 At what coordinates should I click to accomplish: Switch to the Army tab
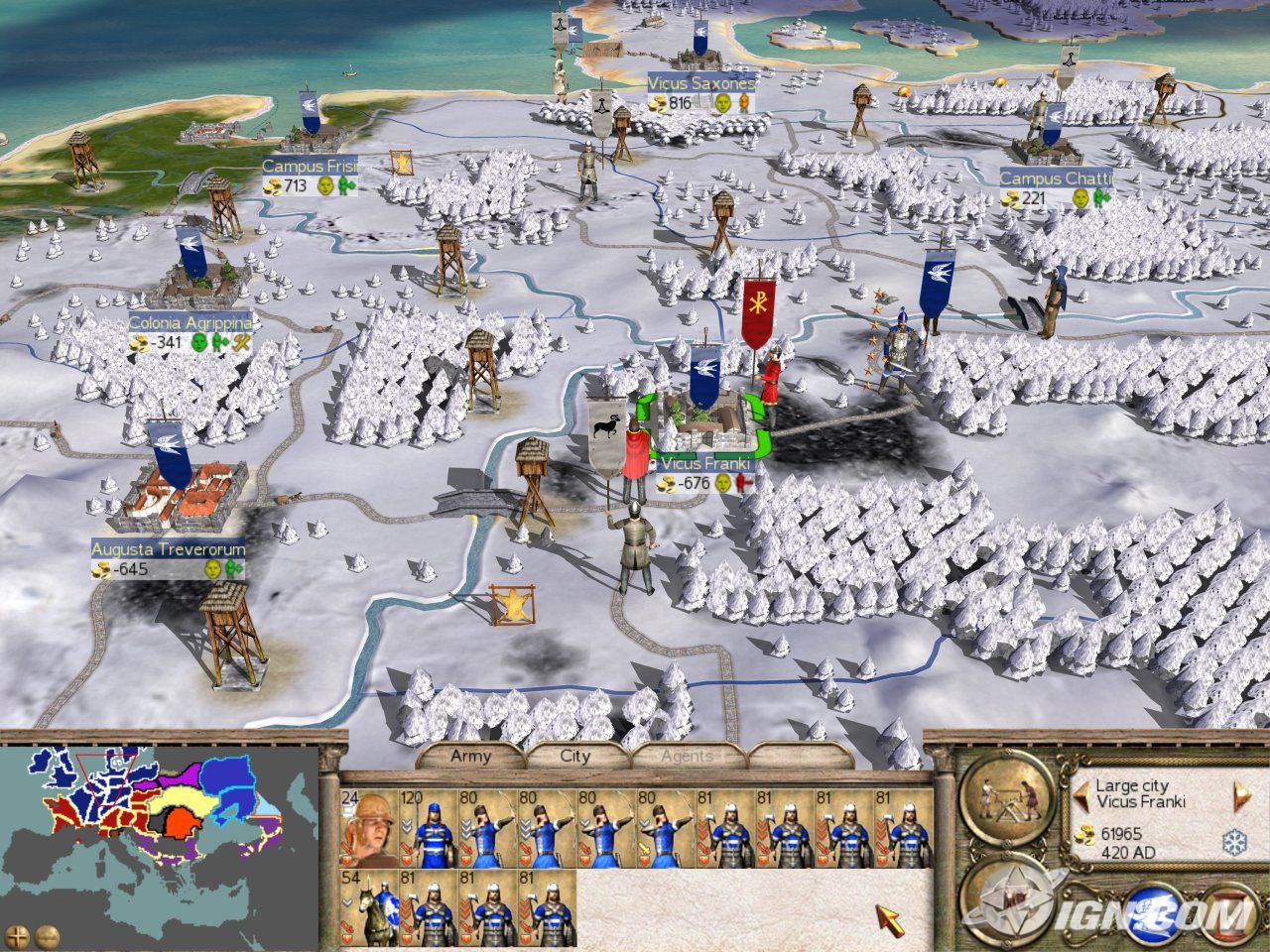pos(470,756)
